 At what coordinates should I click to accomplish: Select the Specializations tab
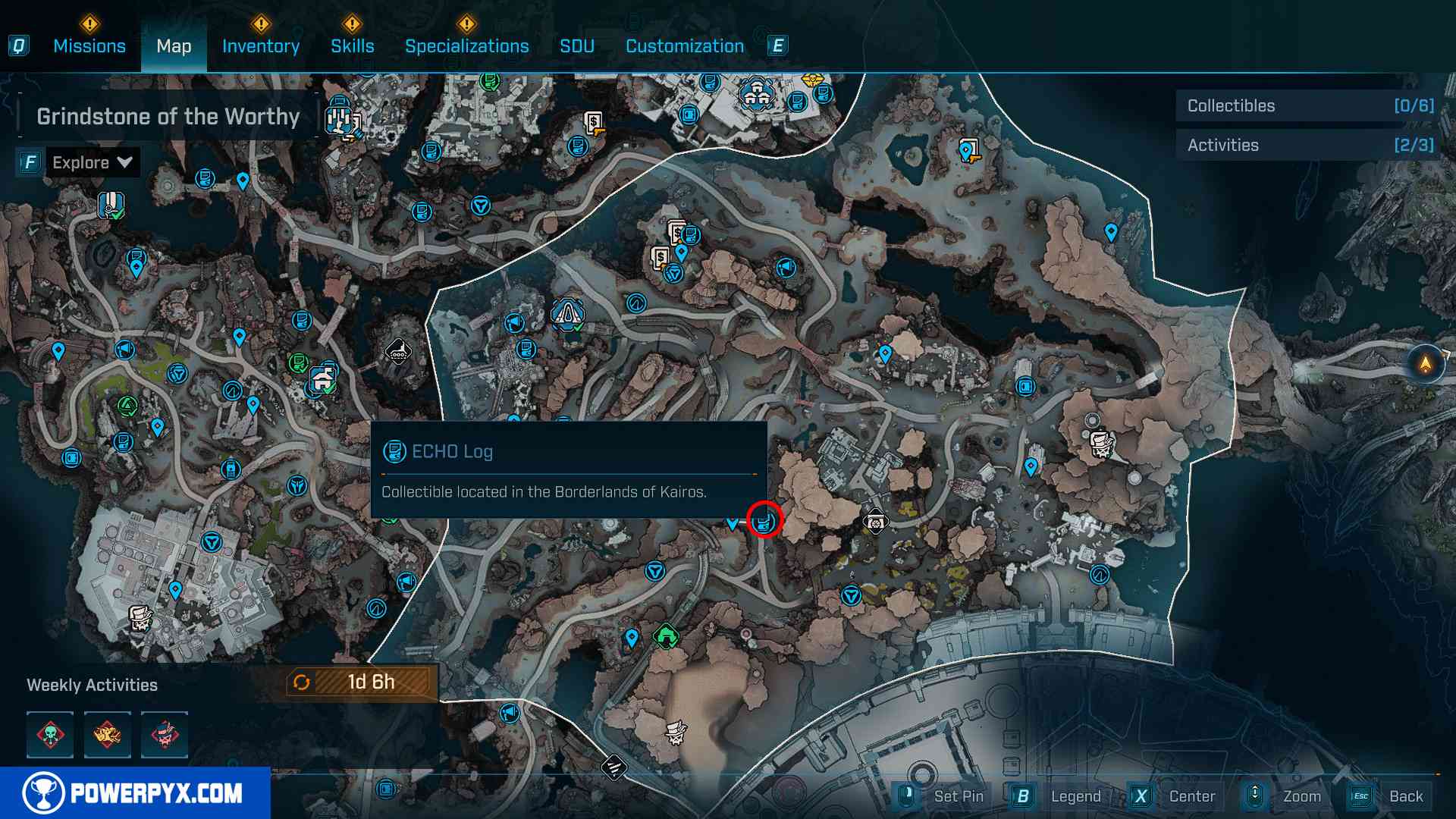pos(467,46)
